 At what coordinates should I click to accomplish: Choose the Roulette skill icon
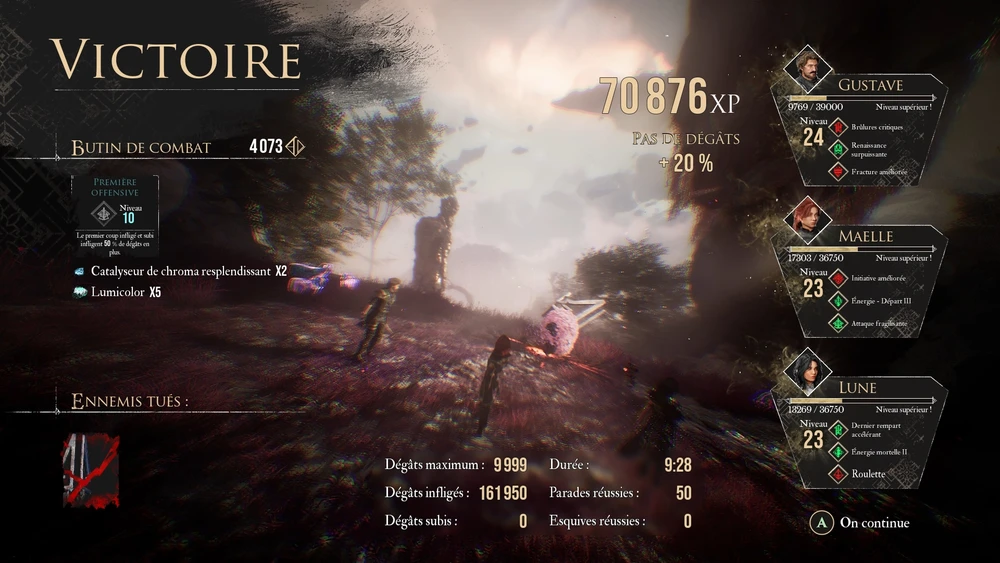click(x=837, y=474)
